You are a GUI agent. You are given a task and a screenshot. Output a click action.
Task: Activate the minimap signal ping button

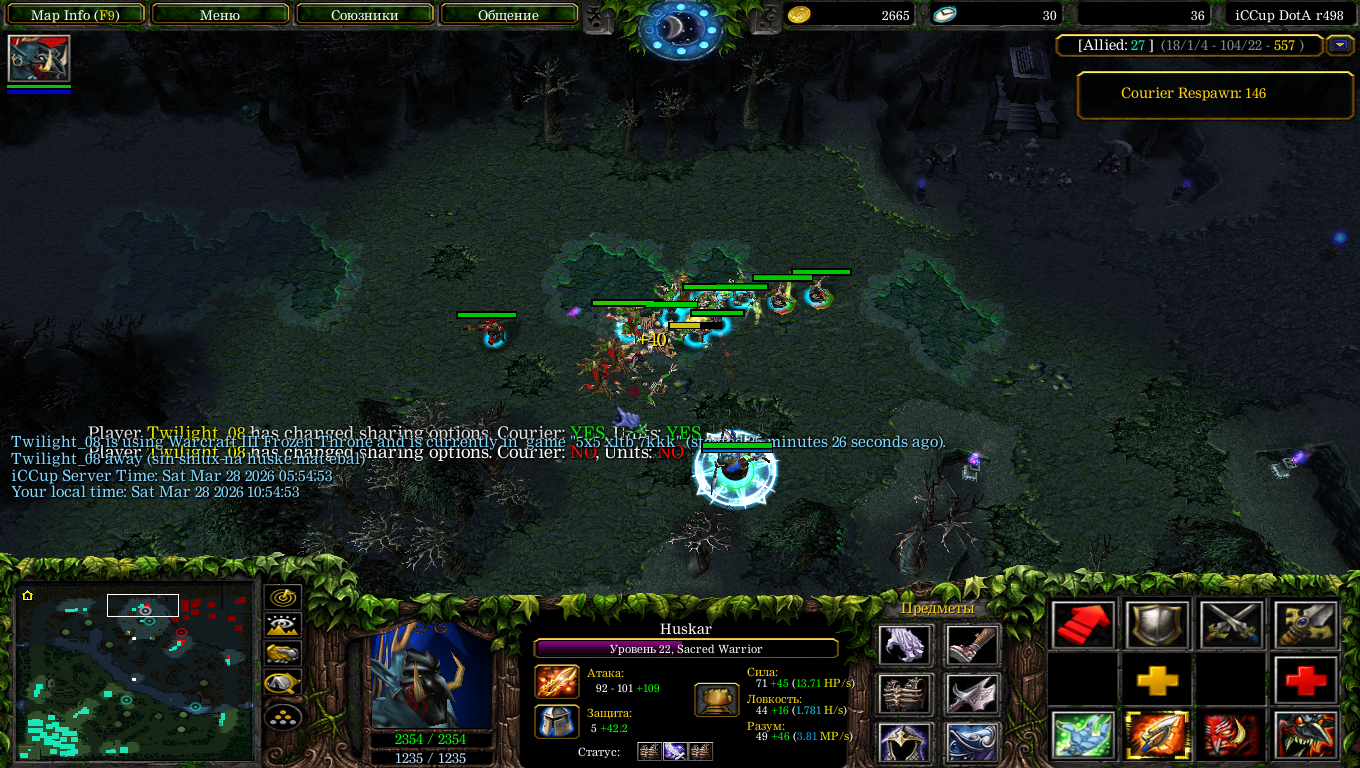(x=284, y=598)
